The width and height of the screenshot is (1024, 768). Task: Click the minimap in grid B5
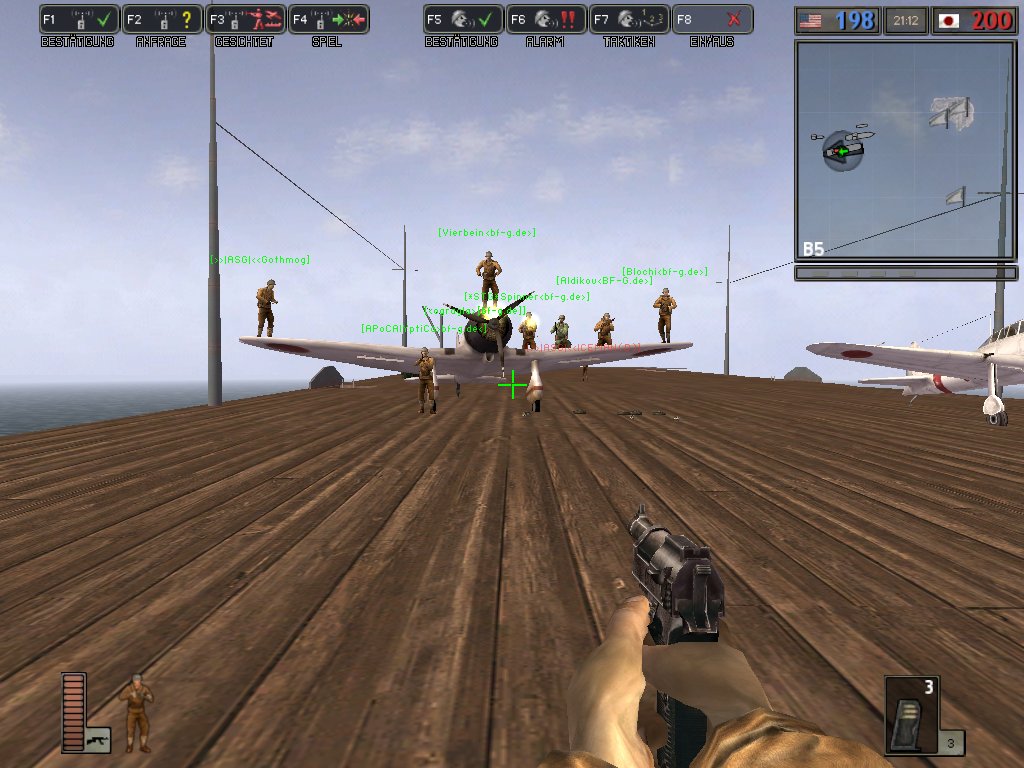point(906,150)
